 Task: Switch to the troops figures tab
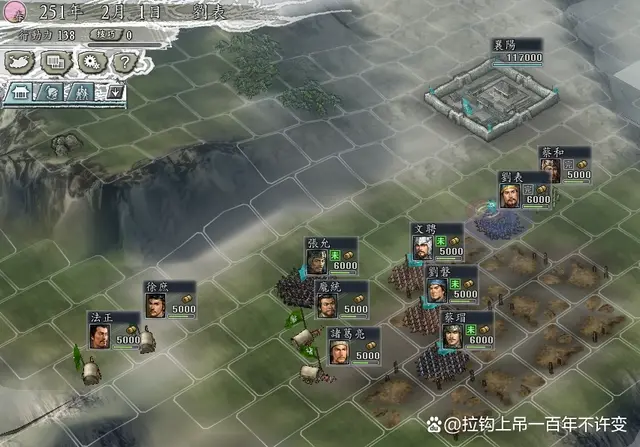(81, 92)
